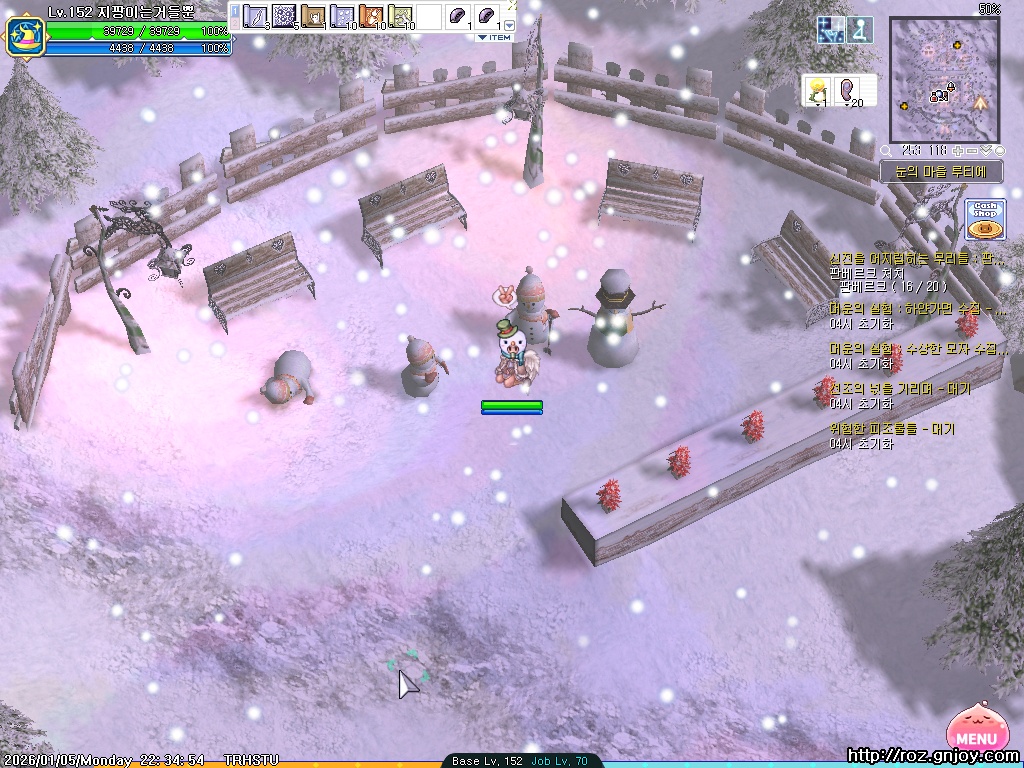Click the minimap zoom-in plus button
Screen dimensions: 1024x768
tap(959, 150)
